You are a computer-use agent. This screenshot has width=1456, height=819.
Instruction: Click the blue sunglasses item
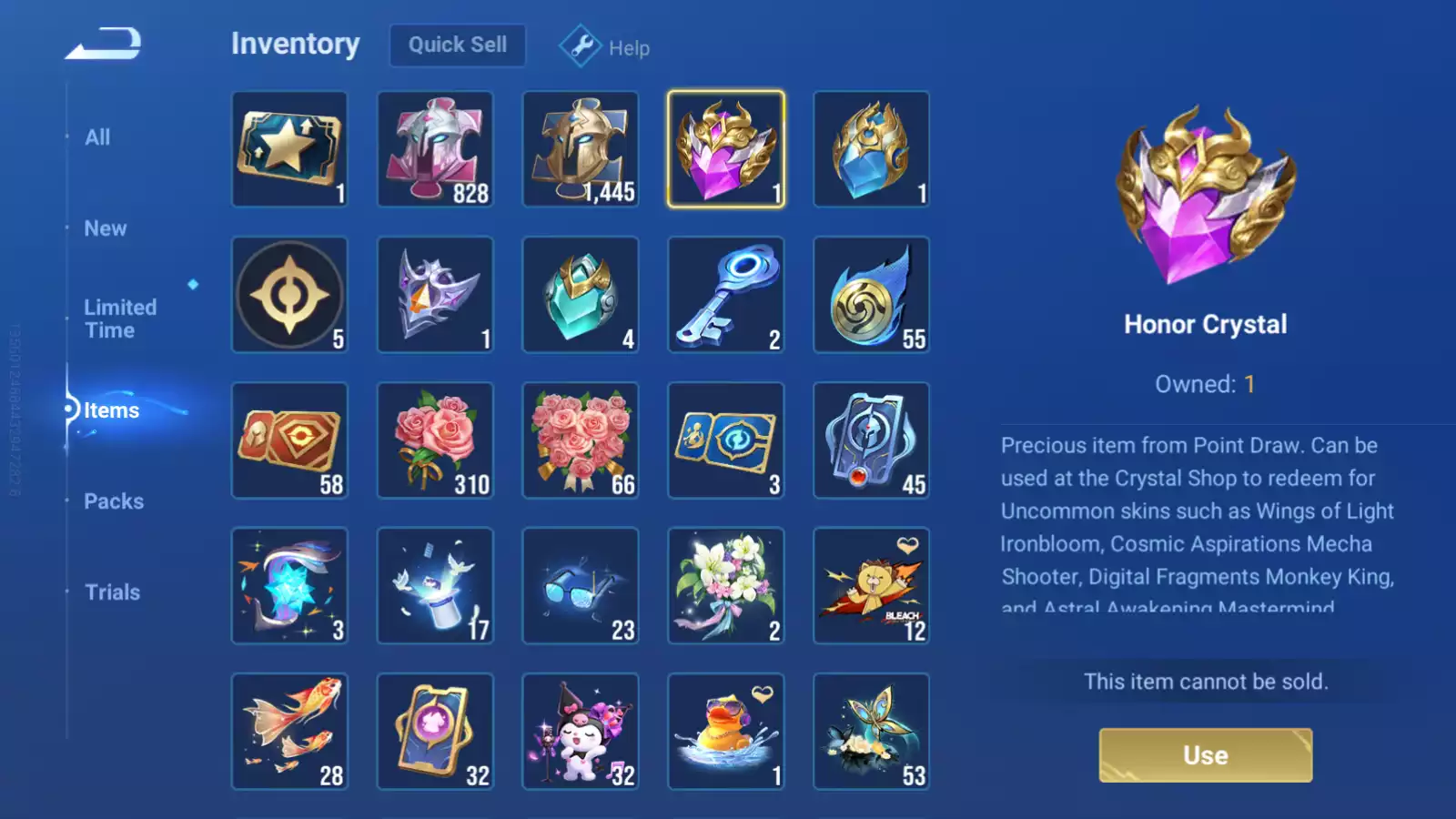pos(580,585)
